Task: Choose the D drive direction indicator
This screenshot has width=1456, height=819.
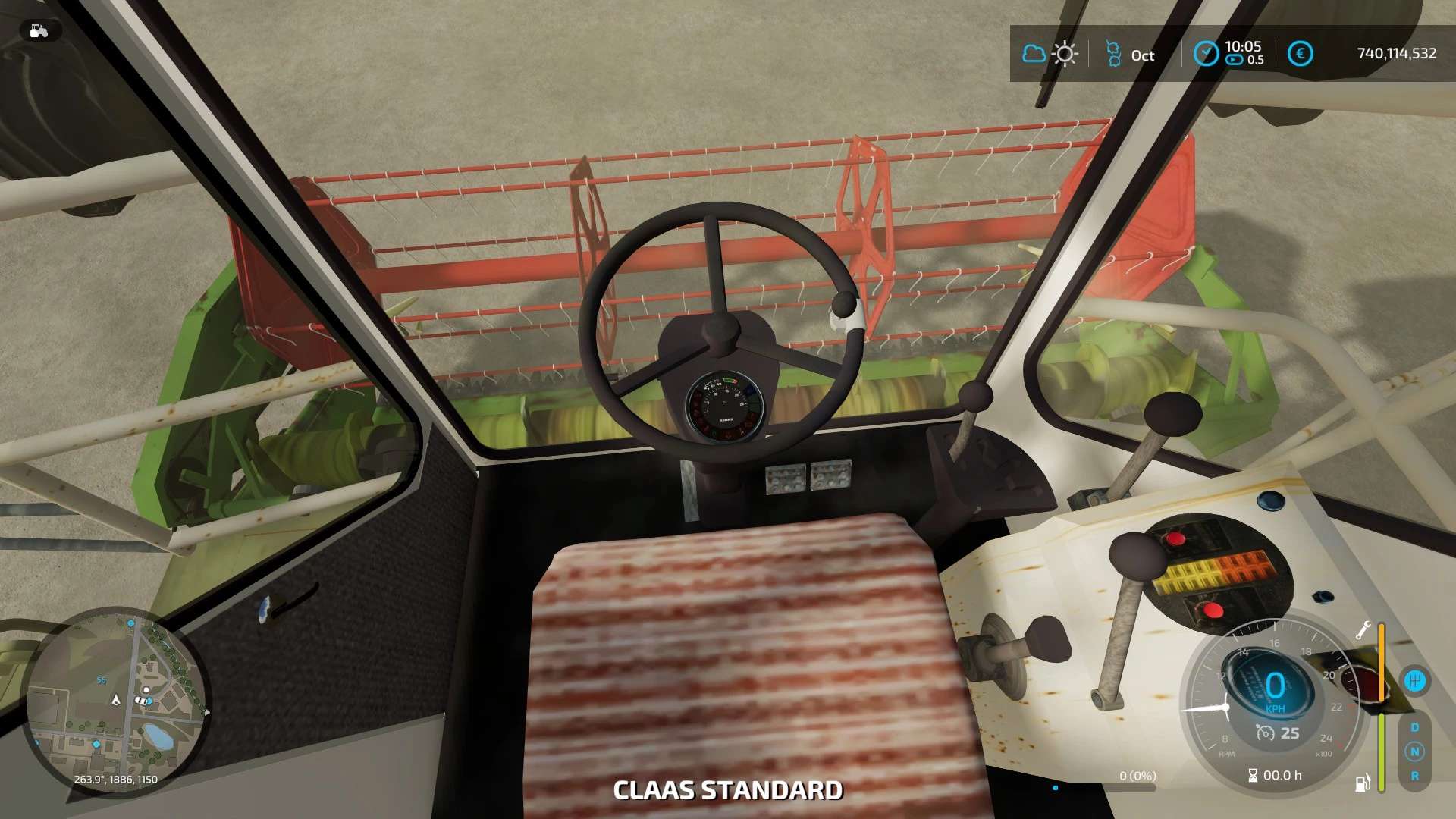Action: (1414, 727)
